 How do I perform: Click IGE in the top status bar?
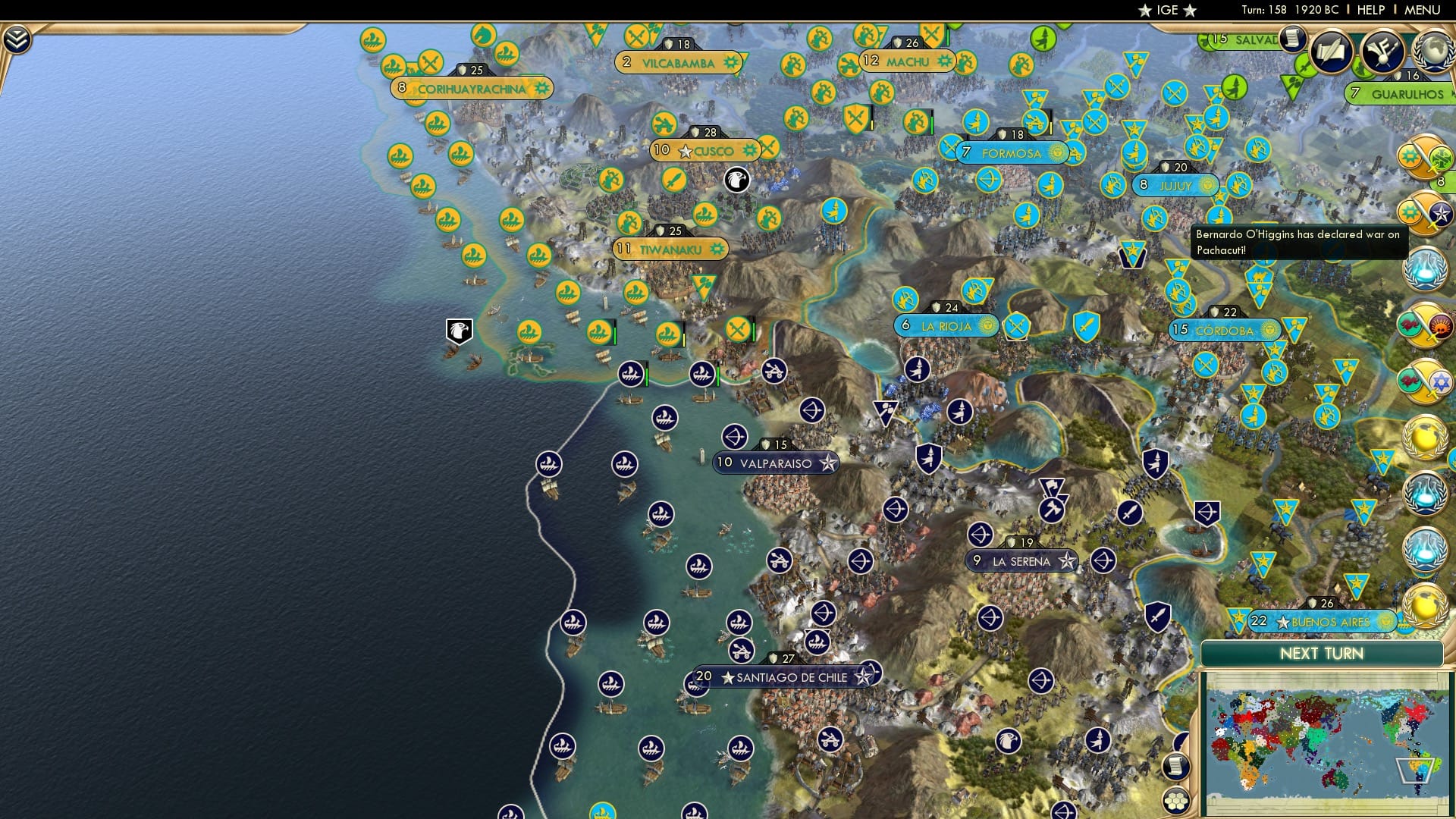coord(1166,10)
